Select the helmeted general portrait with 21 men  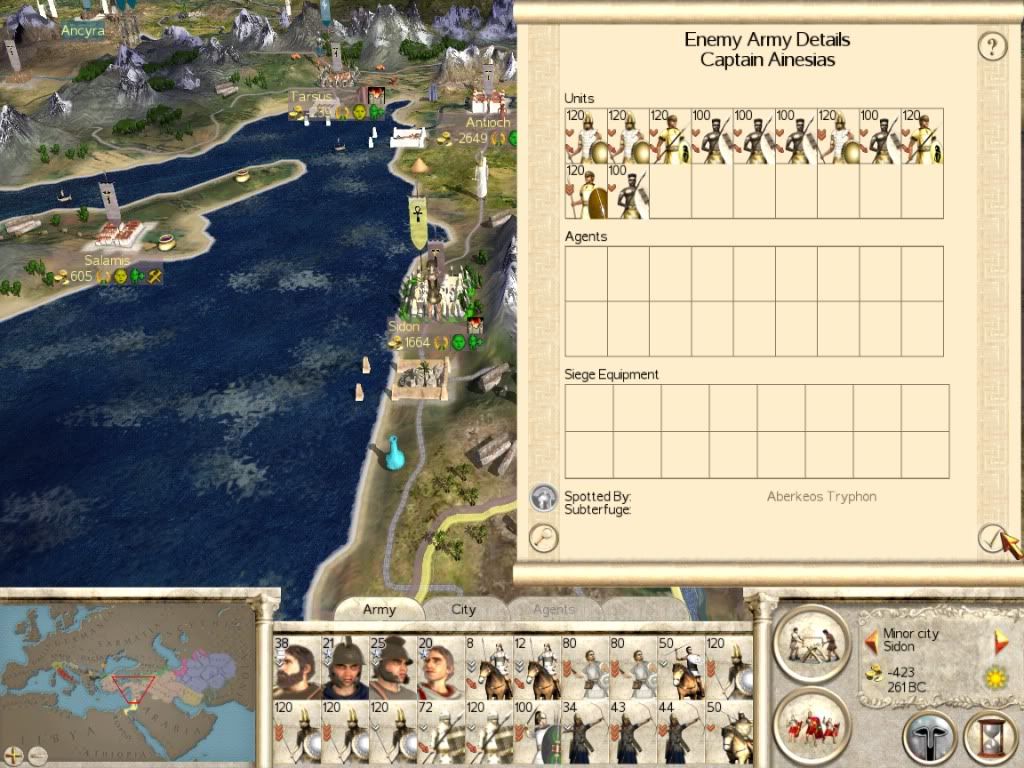(344, 667)
